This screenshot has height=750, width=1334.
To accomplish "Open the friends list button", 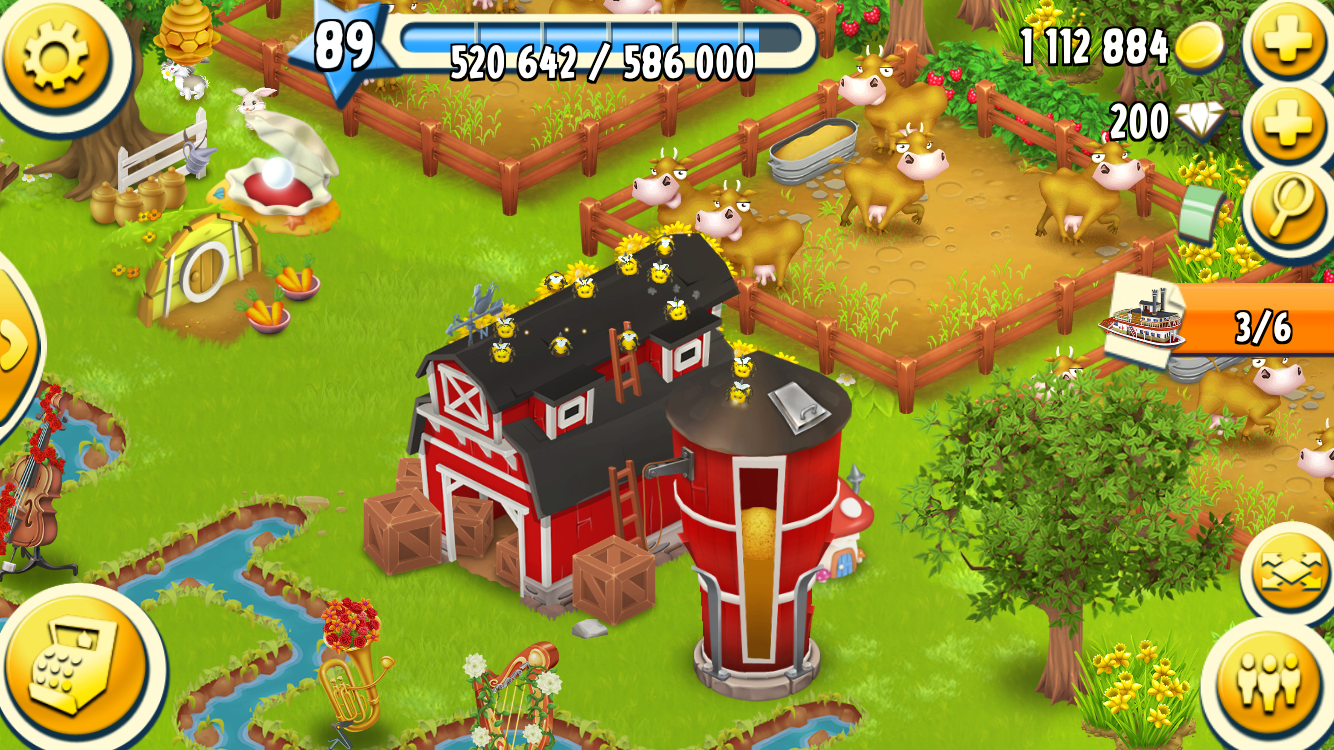I will 1272,681.
